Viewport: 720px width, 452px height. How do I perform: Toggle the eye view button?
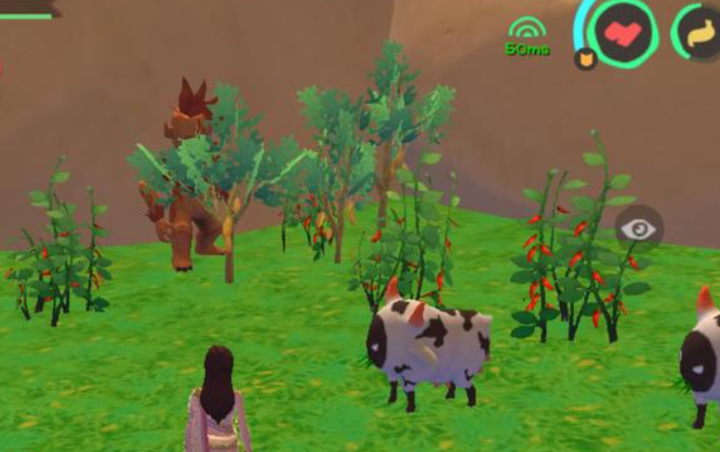point(637,230)
